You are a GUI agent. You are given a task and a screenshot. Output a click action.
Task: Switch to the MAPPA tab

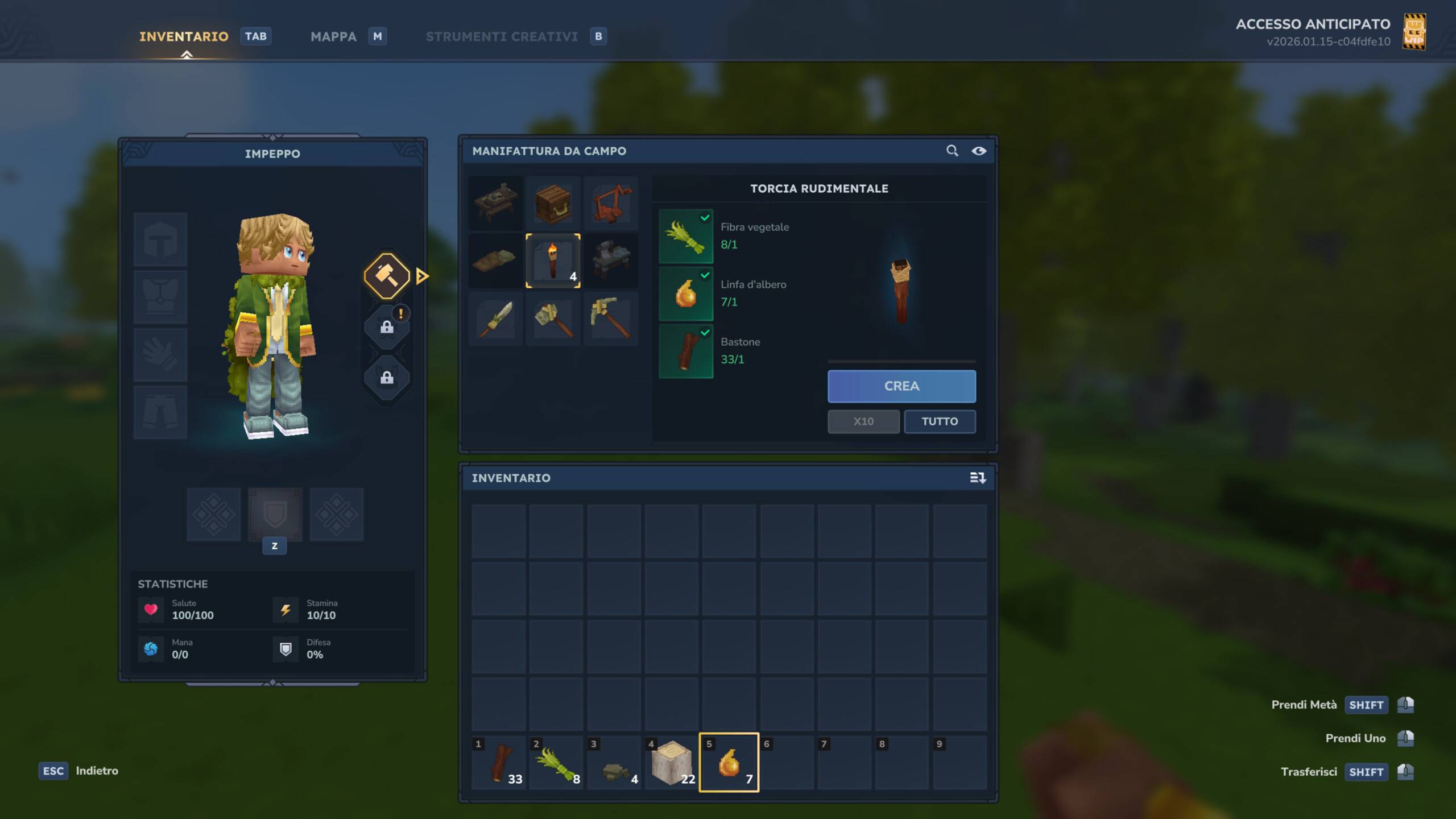[x=333, y=36]
